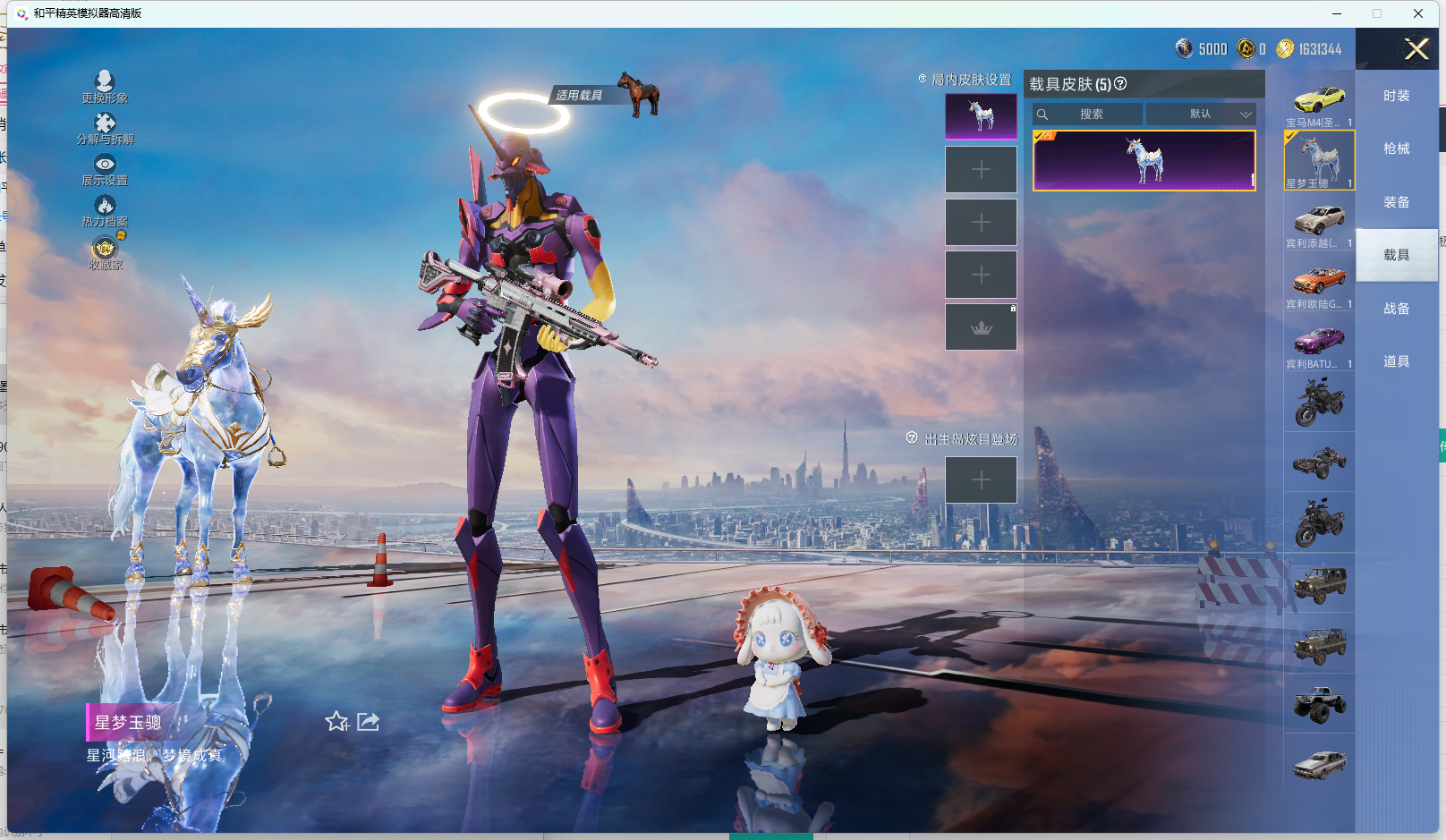Switch to the 道具 items tab
The width and height of the screenshot is (1446, 840).
click(1396, 361)
